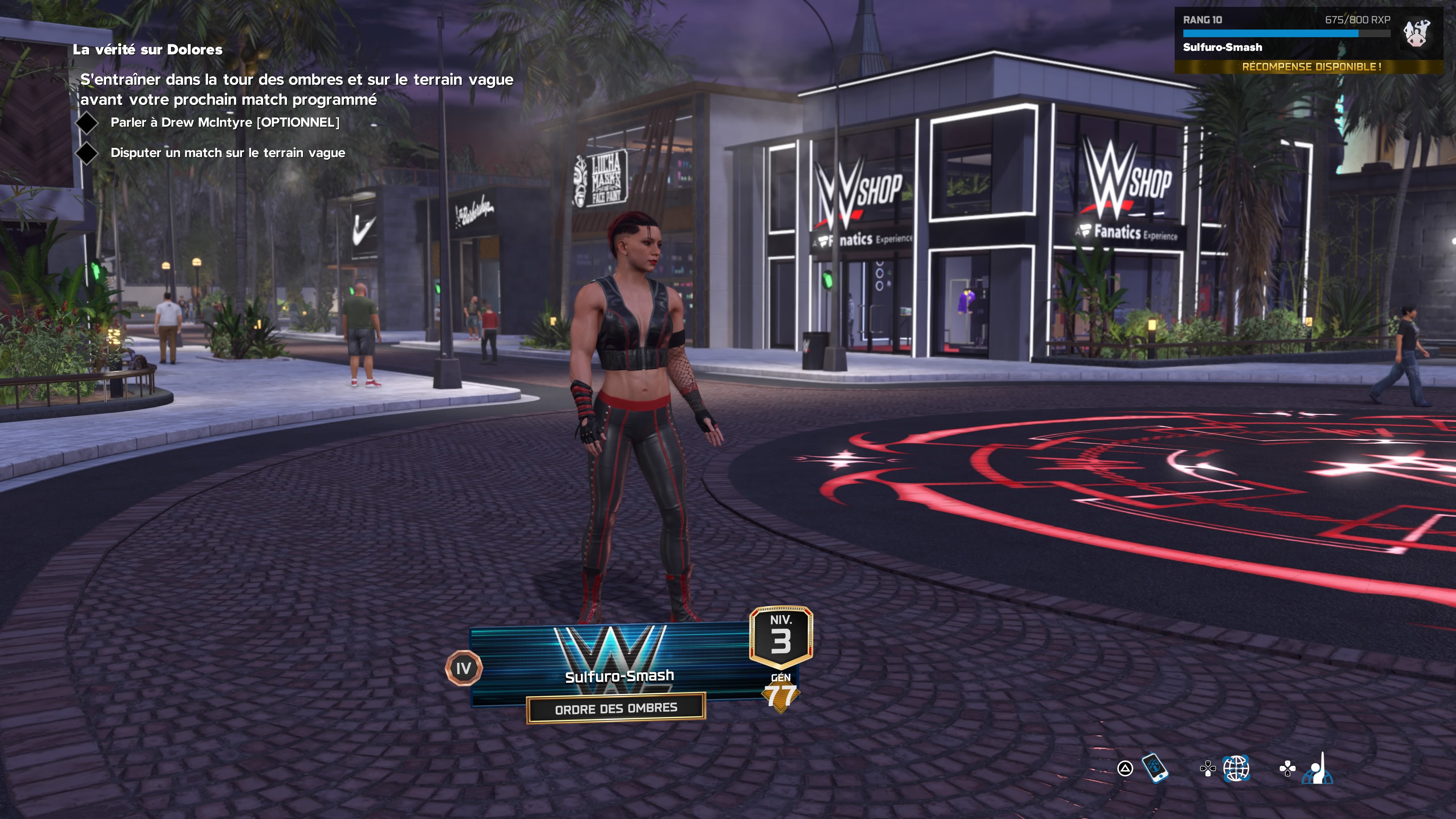1456x819 pixels.
Task: Open the smartphone menu icon
Action: coord(1155,768)
